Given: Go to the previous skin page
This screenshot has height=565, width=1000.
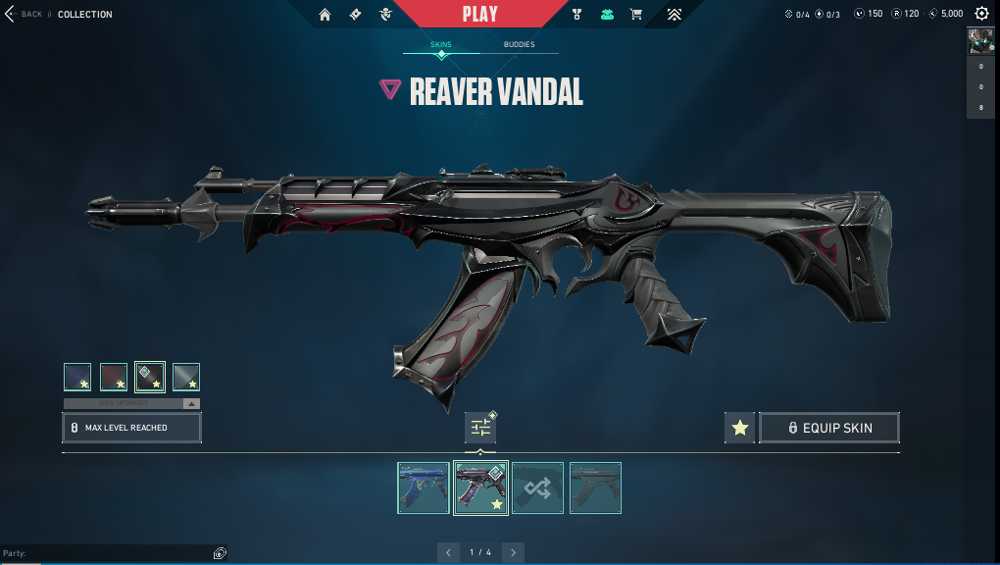Looking at the screenshot, I should tap(449, 552).
